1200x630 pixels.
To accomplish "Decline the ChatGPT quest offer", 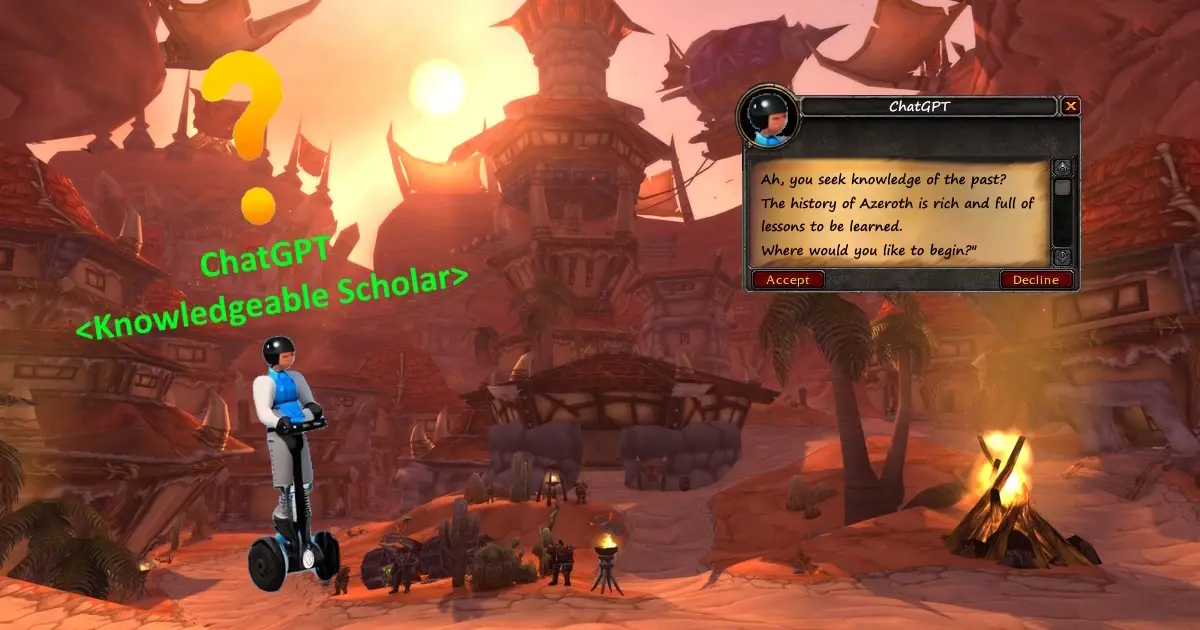I will pos(1035,280).
